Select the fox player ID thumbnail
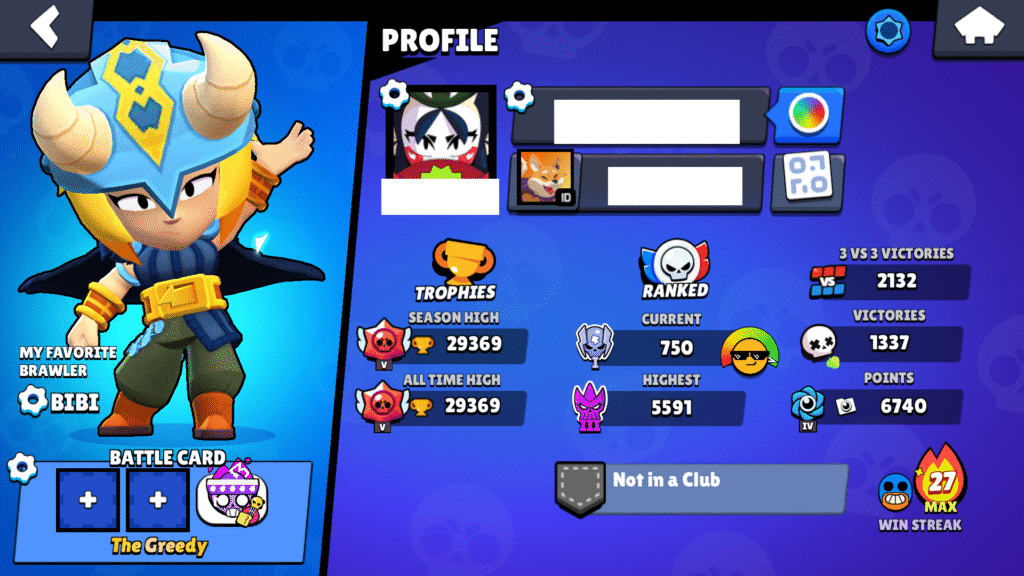The width and height of the screenshot is (1024, 576). pyautogui.click(x=545, y=179)
